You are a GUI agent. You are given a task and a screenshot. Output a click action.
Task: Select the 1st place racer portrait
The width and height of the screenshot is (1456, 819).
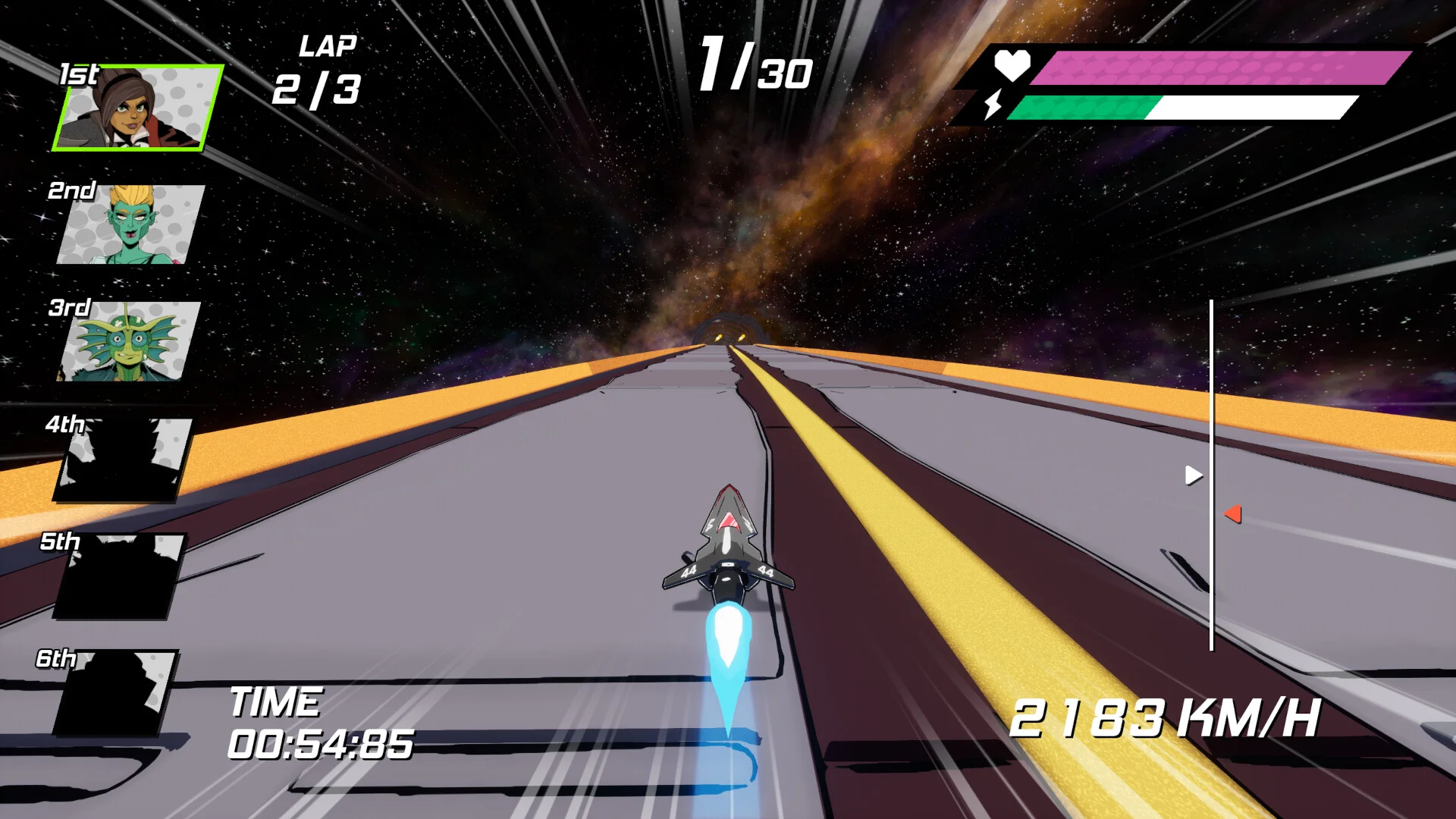(138, 108)
